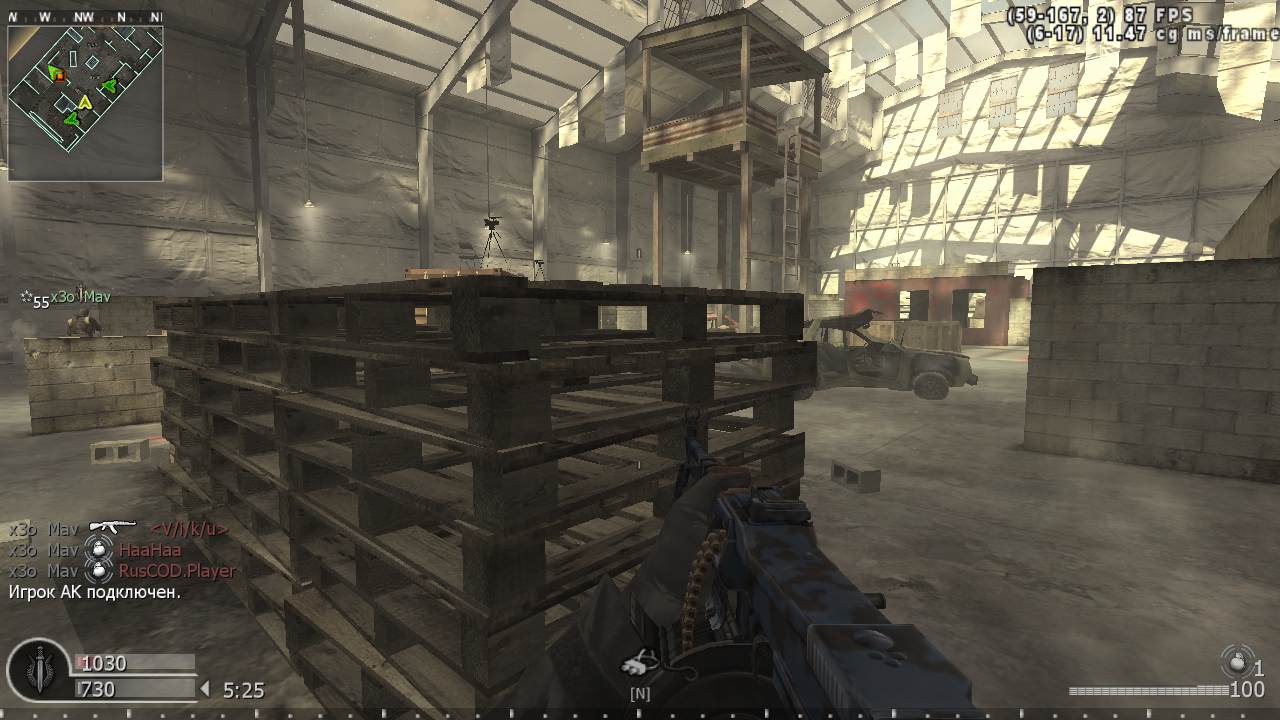Viewport: 1280px width, 720px height.
Task: Click the AK-47 kill icon in feed
Action: (112, 527)
